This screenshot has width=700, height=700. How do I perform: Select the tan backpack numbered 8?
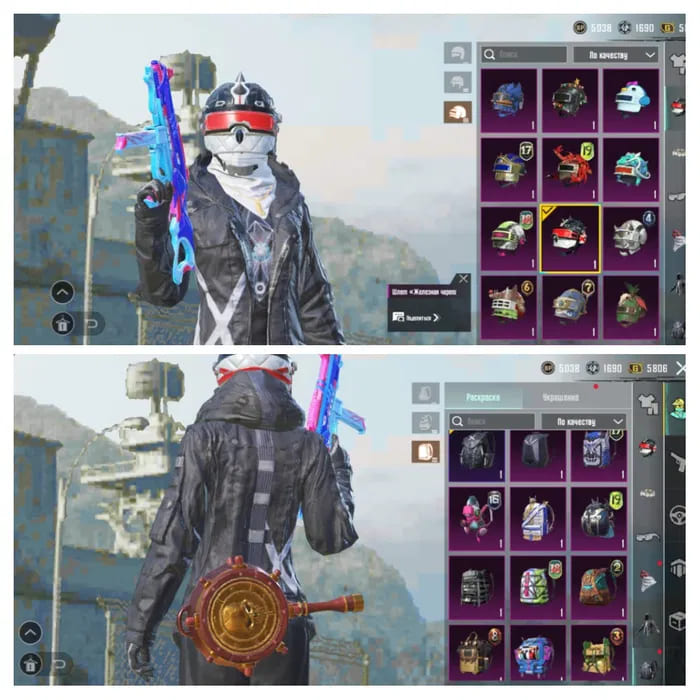coord(477,654)
